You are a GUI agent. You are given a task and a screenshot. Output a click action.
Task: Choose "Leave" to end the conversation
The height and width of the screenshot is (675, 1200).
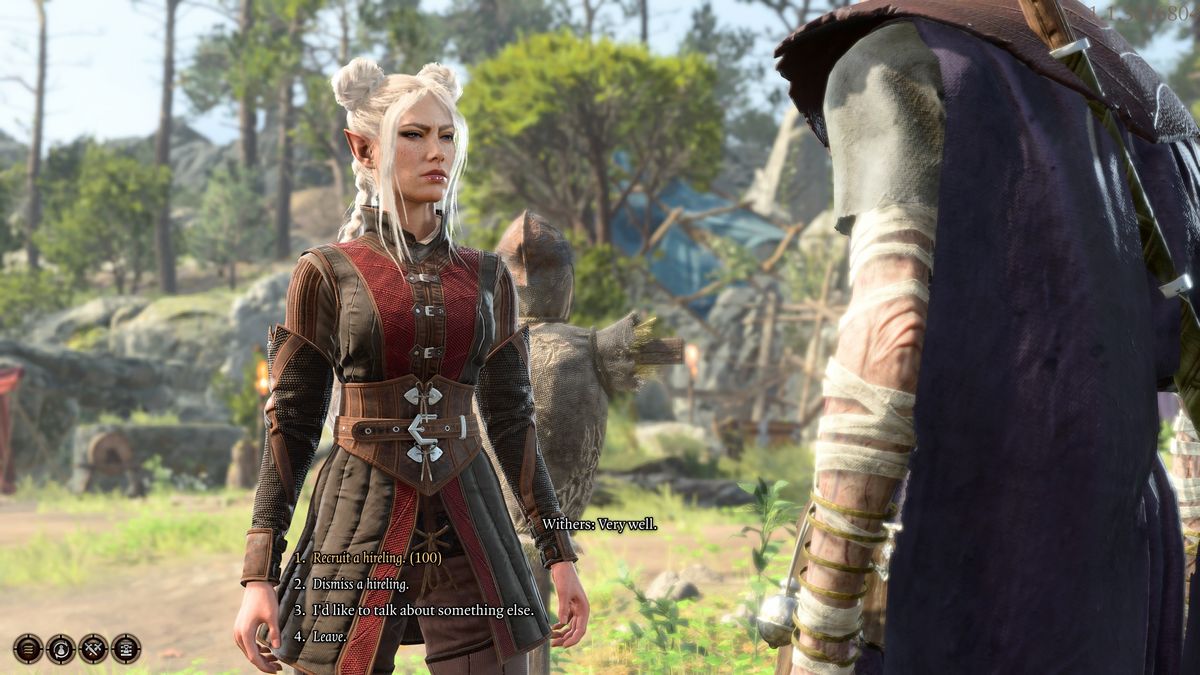(x=329, y=636)
